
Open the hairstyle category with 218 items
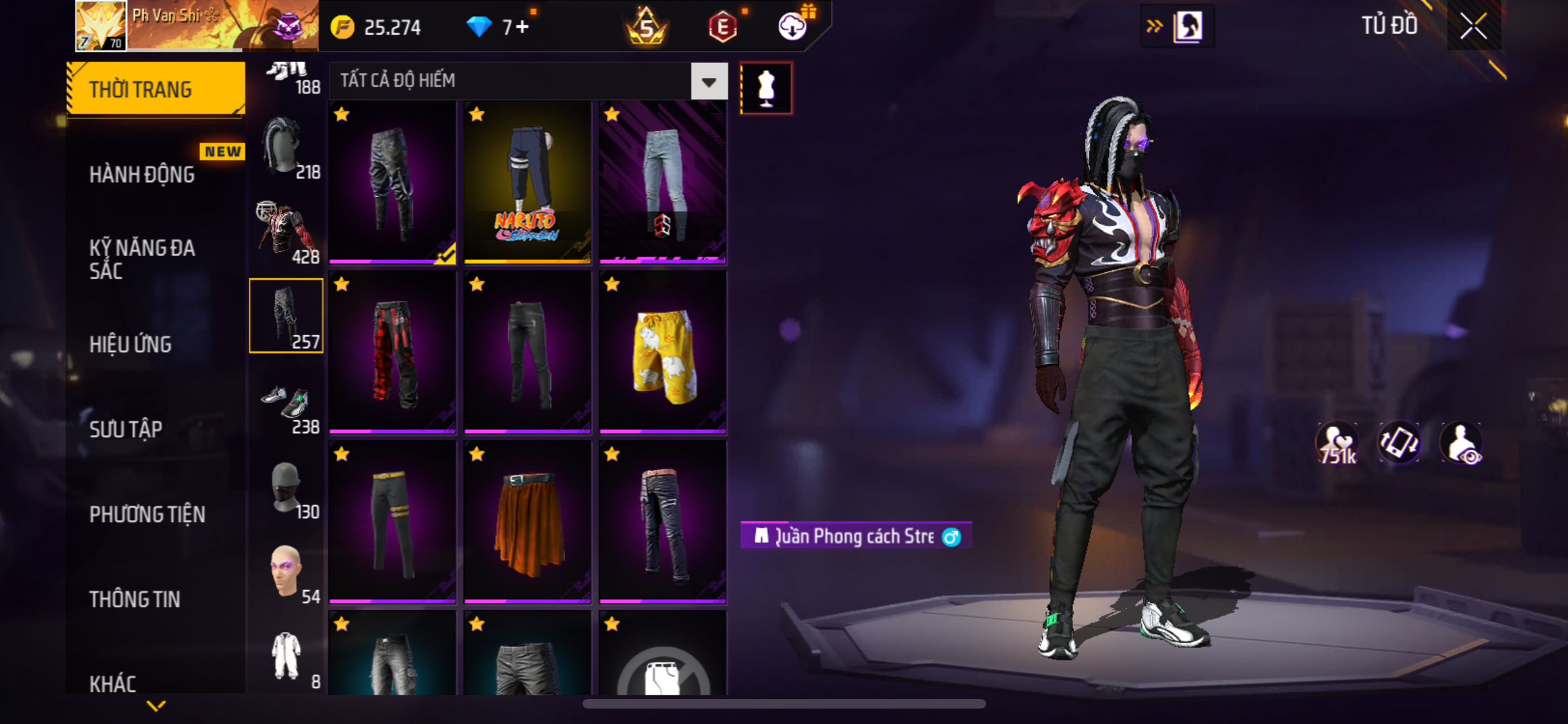286,147
